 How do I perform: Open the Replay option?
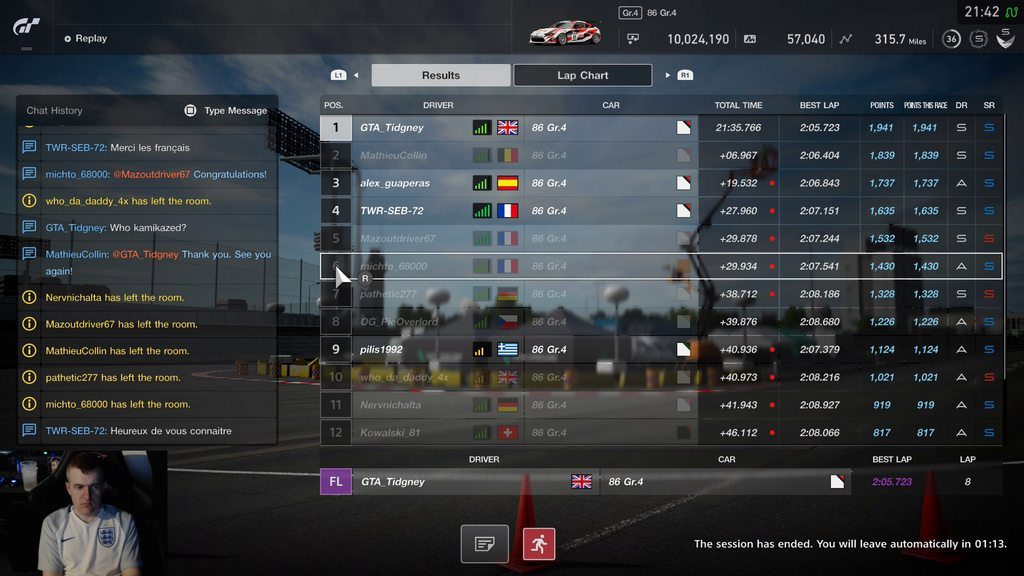pyautogui.click(x=86, y=38)
